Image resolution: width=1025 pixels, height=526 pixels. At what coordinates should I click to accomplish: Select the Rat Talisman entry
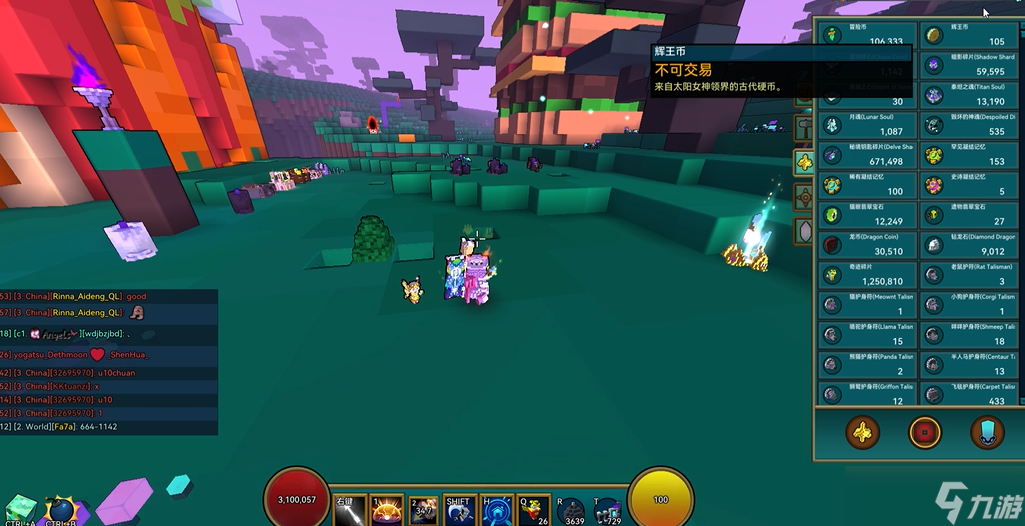pyautogui.click(x=968, y=275)
